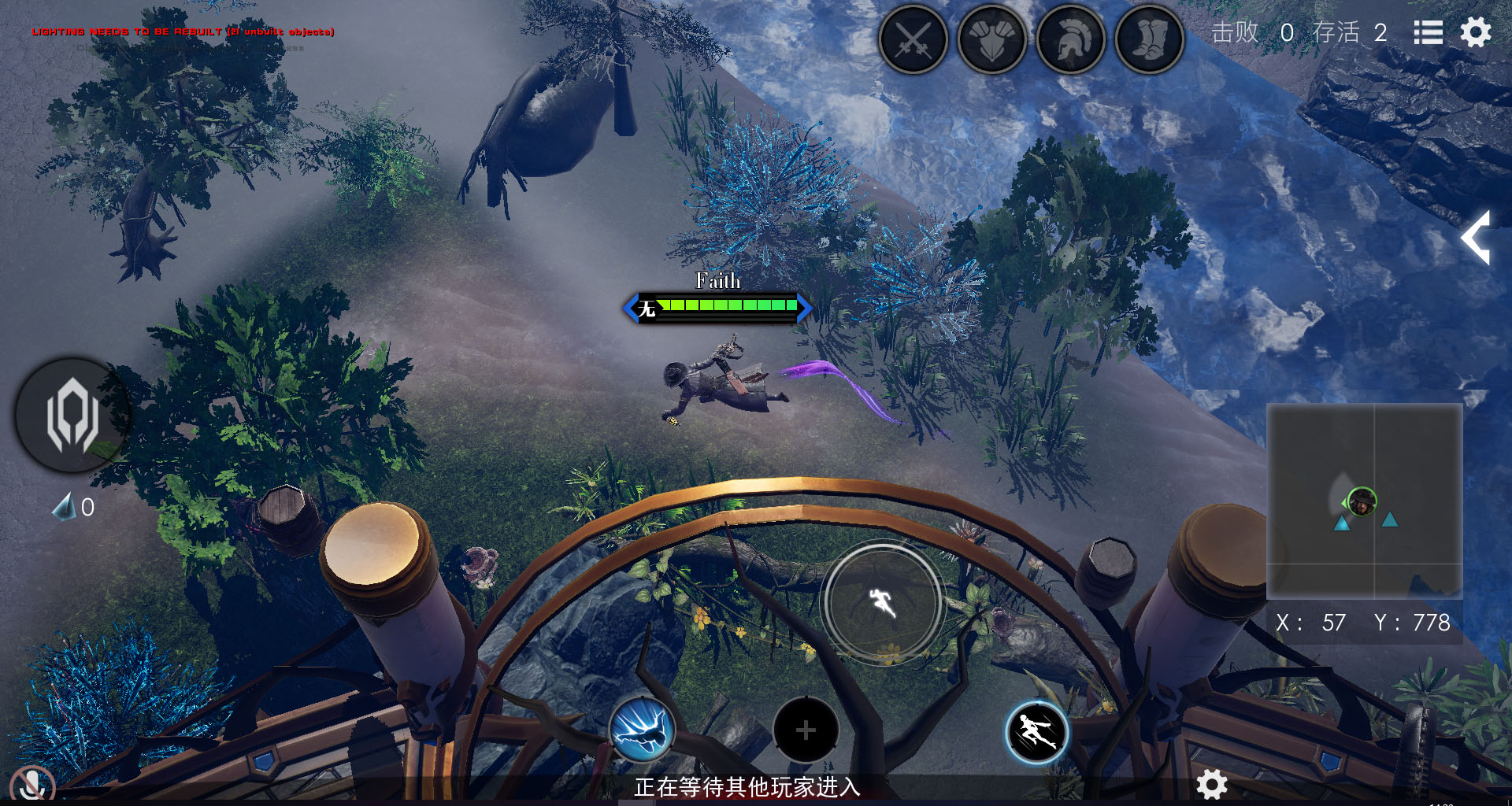Open the list menu icon
1512x806 pixels.
coord(1428,32)
